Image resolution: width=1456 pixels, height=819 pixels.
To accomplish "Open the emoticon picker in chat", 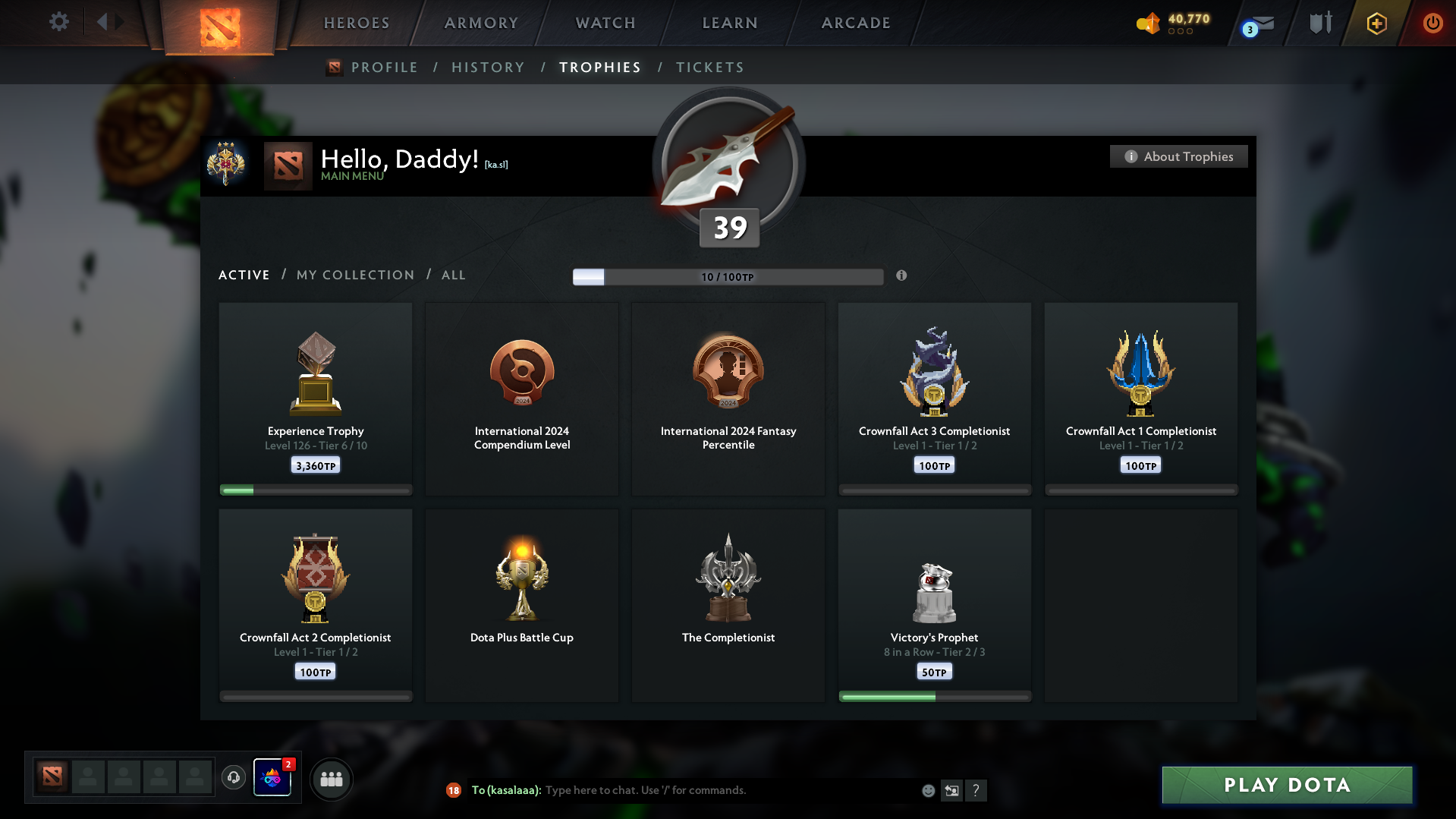I will pos(927,790).
